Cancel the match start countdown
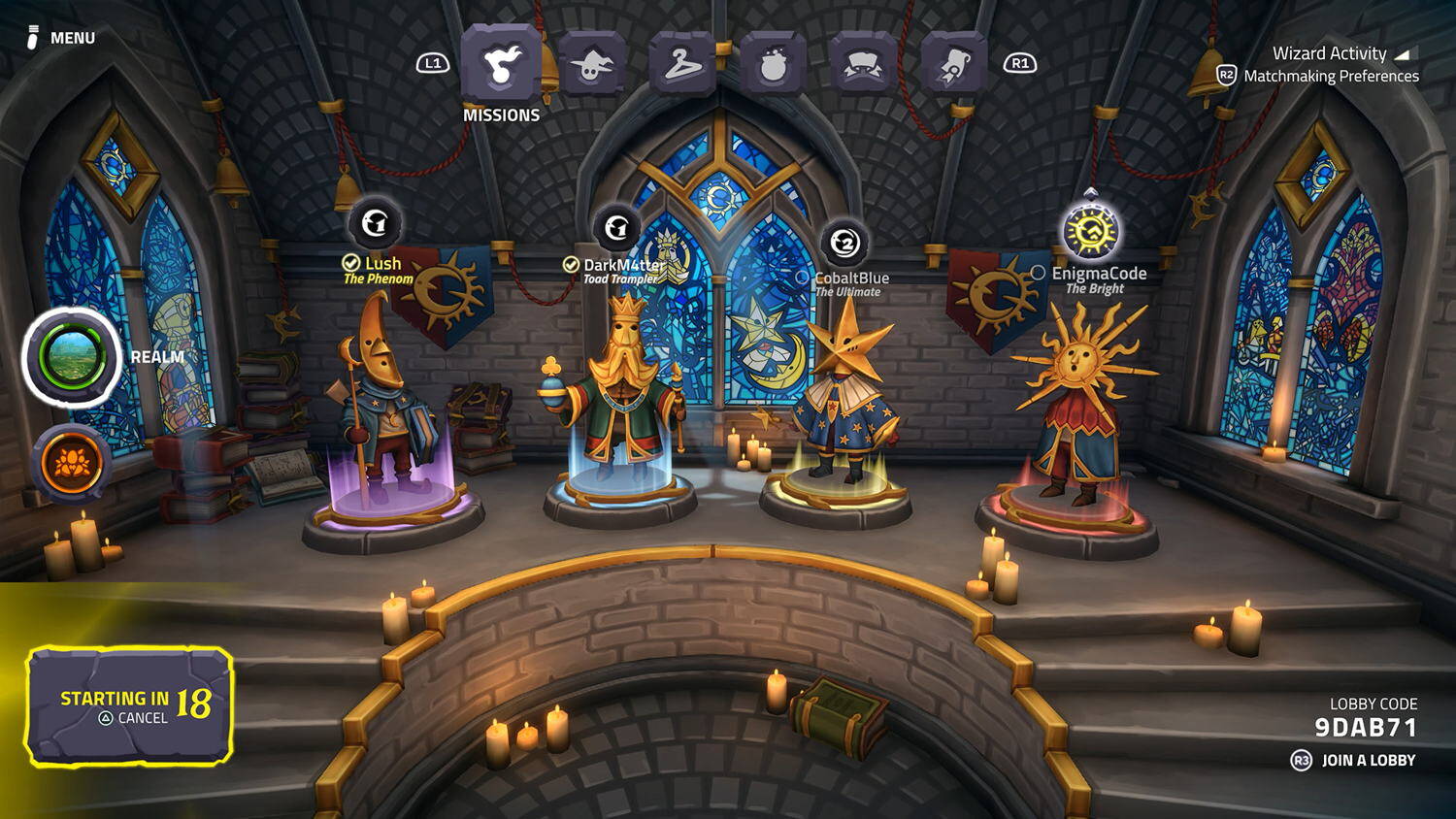Viewport: 1456px width, 819px height. pos(133,718)
